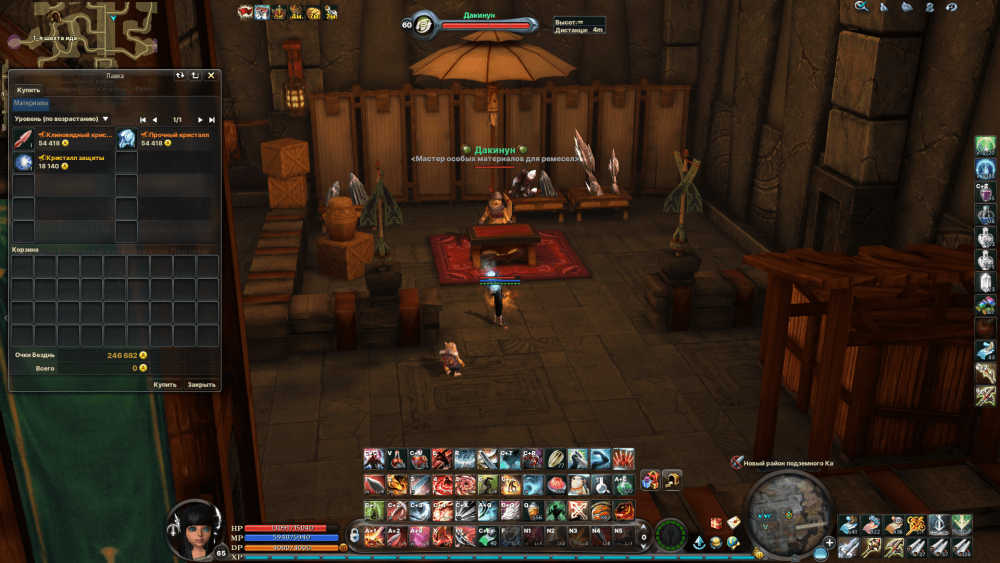Screen dimensions: 1000x563
Task: Open the magnifier search icon top right
Action: click(861, 7)
